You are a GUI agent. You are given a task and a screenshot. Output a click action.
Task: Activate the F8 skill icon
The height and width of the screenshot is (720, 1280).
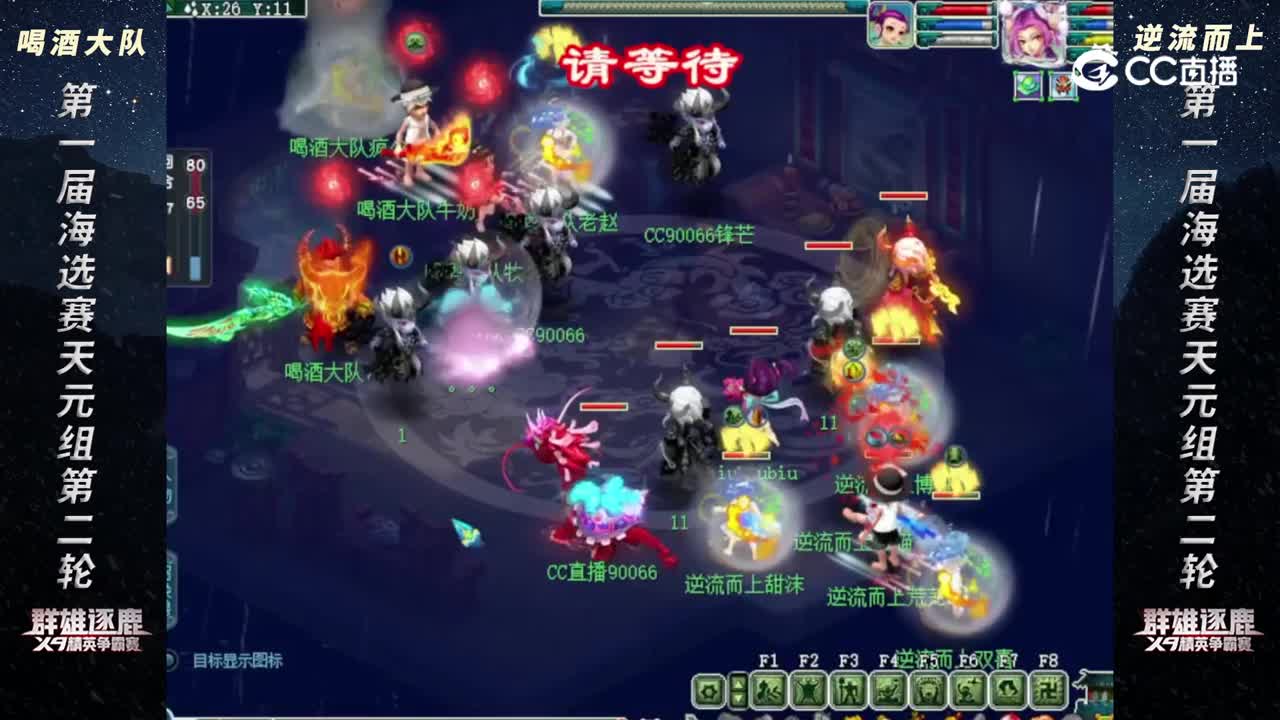coord(1045,691)
